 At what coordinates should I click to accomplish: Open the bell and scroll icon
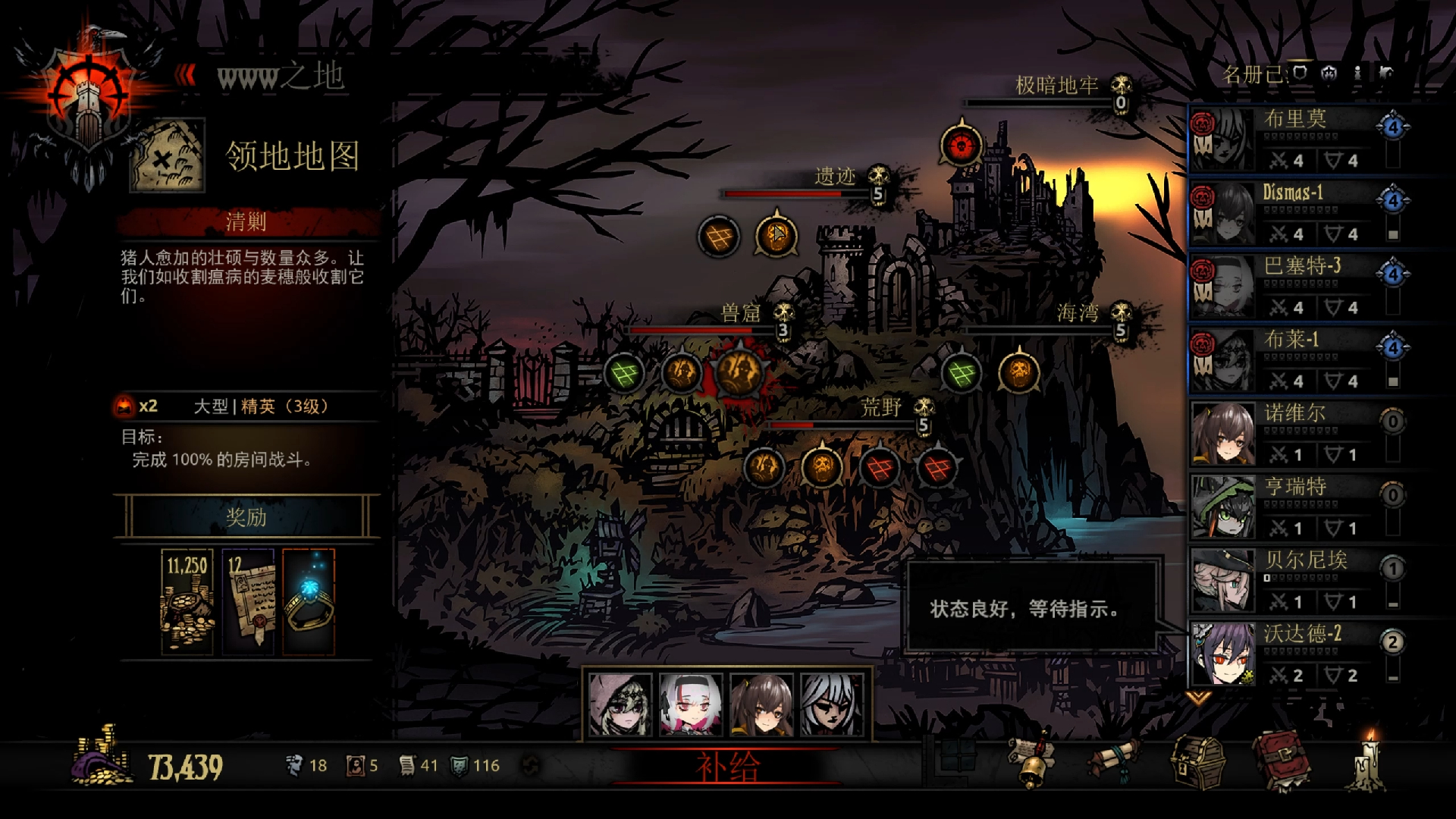1033,761
